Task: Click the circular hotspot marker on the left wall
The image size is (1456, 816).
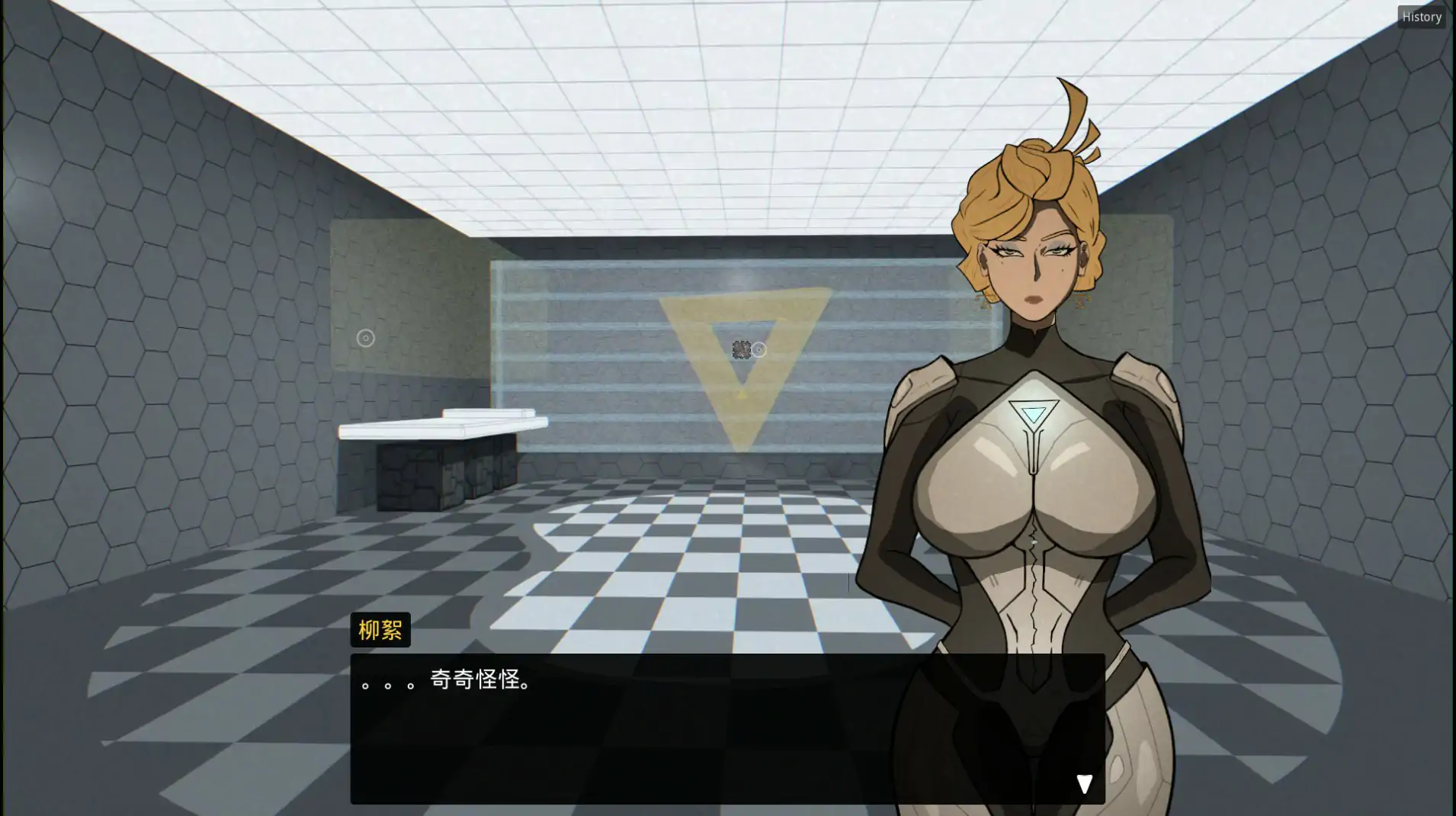Action: point(365,338)
